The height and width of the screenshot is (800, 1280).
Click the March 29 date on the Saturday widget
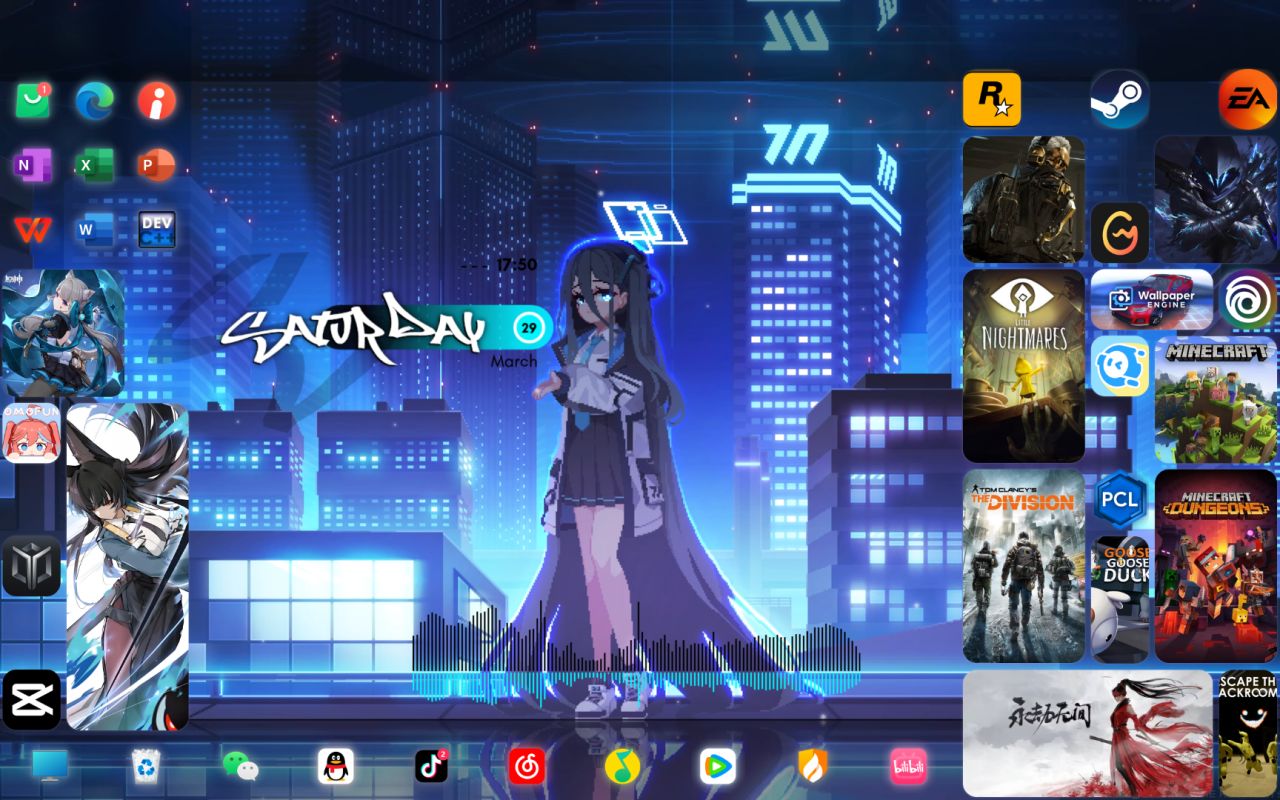pos(528,328)
